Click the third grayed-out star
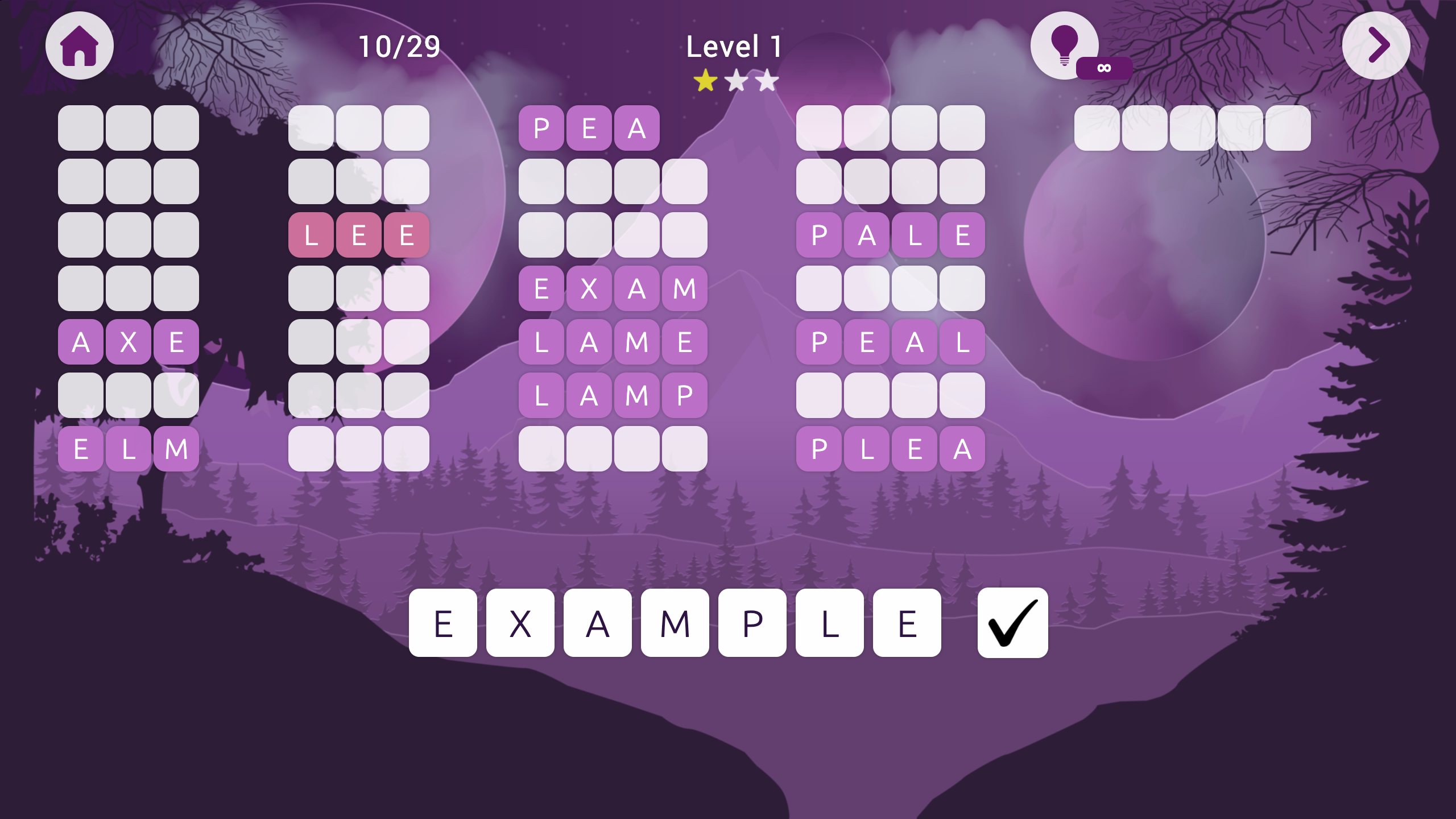The height and width of the screenshot is (819, 1456). tap(767, 81)
